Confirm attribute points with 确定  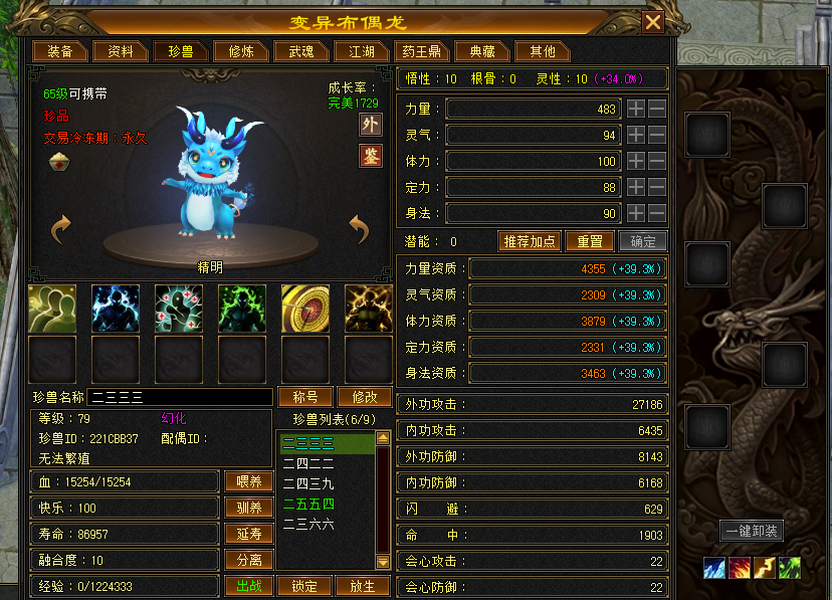click(642, 242)
